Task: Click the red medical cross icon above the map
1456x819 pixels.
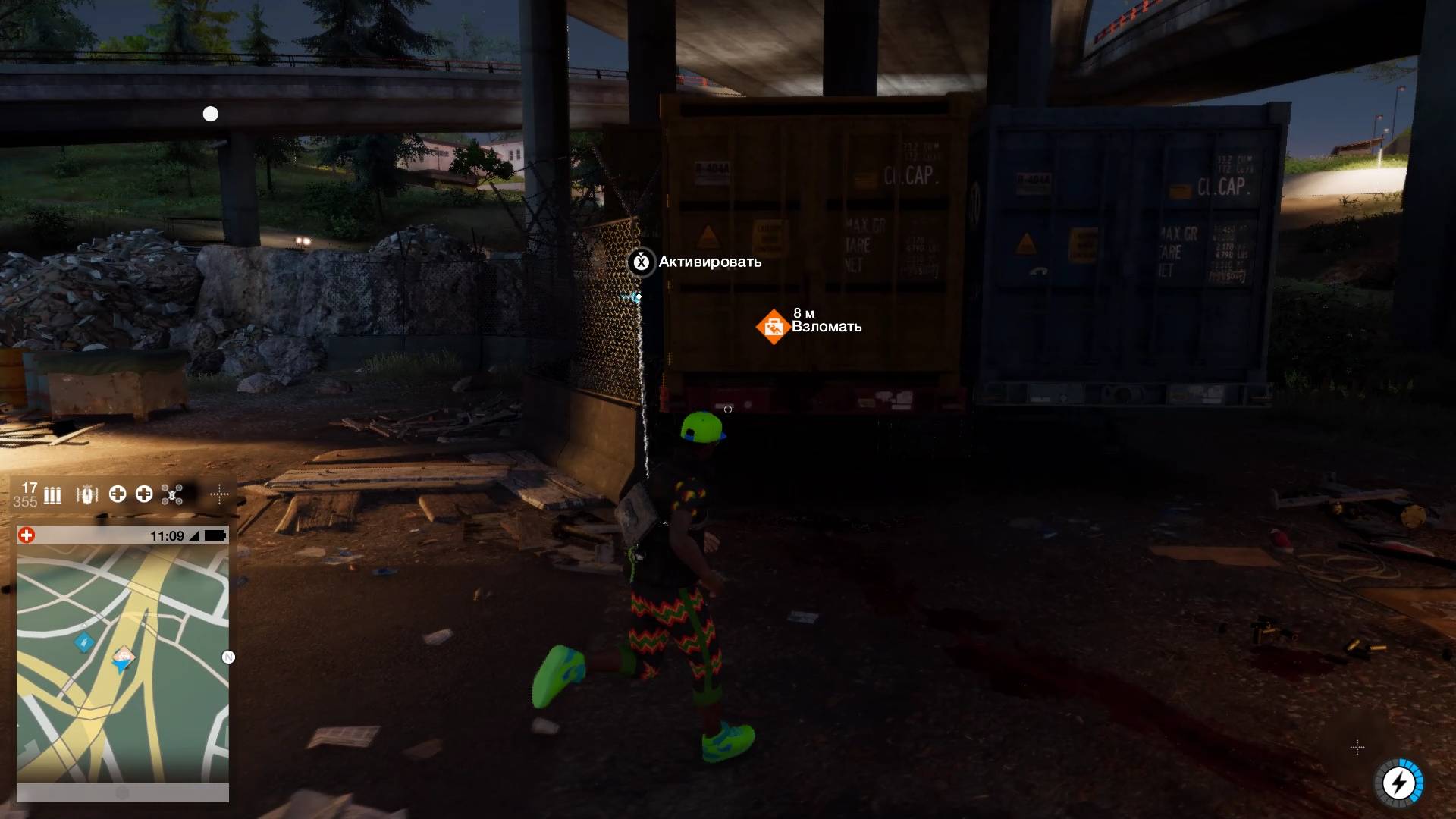Action: pyautogui.click(x=27, y=535)
